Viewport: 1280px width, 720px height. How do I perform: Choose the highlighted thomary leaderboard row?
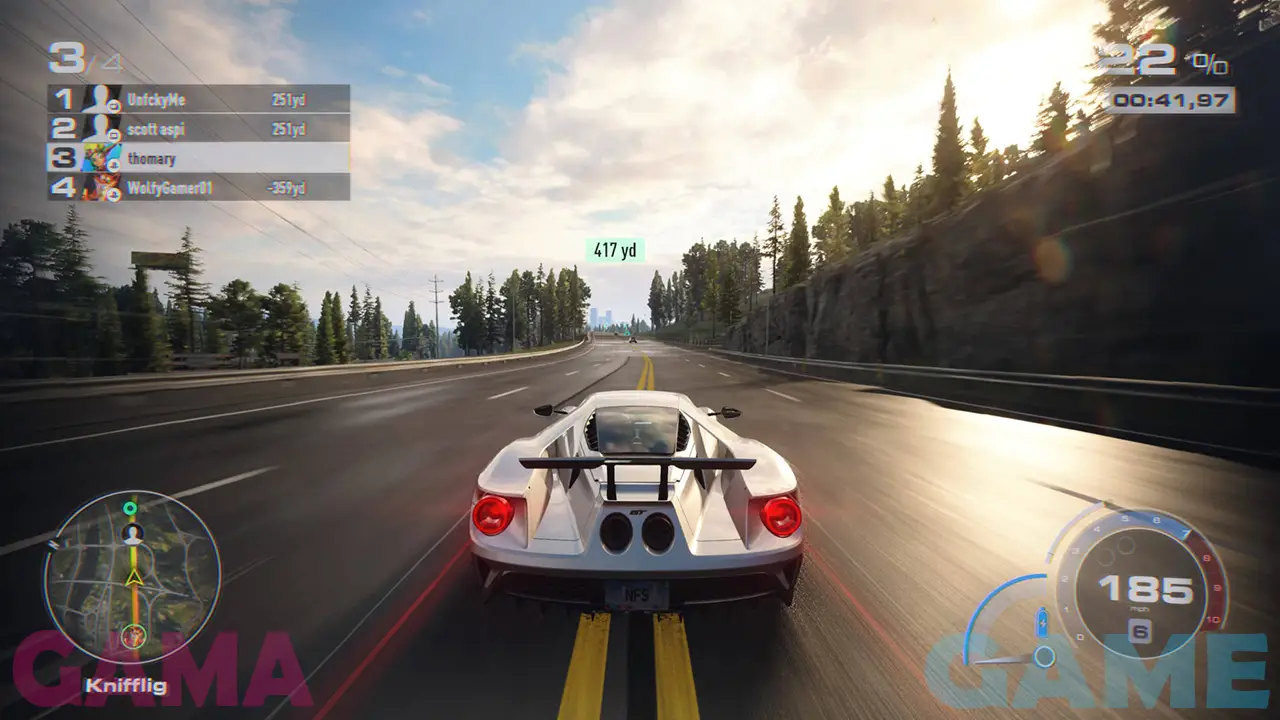click(x=199, y=158)
